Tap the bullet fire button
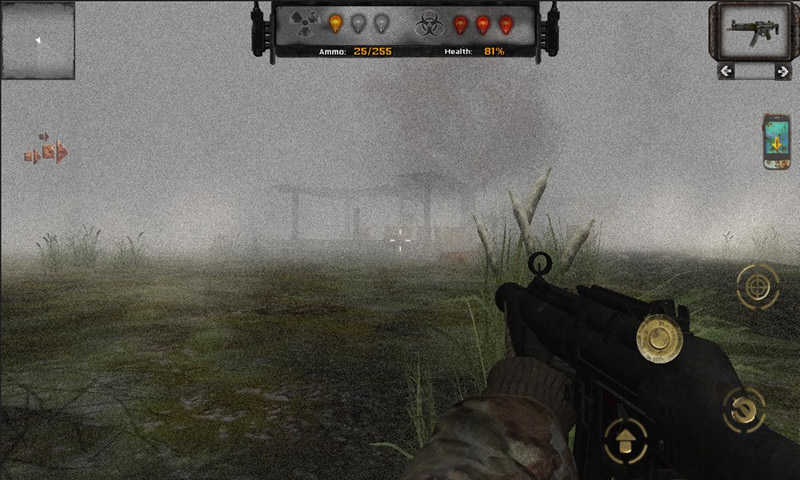Viewport: 800px width, 480px height. [x=659, y=338]
